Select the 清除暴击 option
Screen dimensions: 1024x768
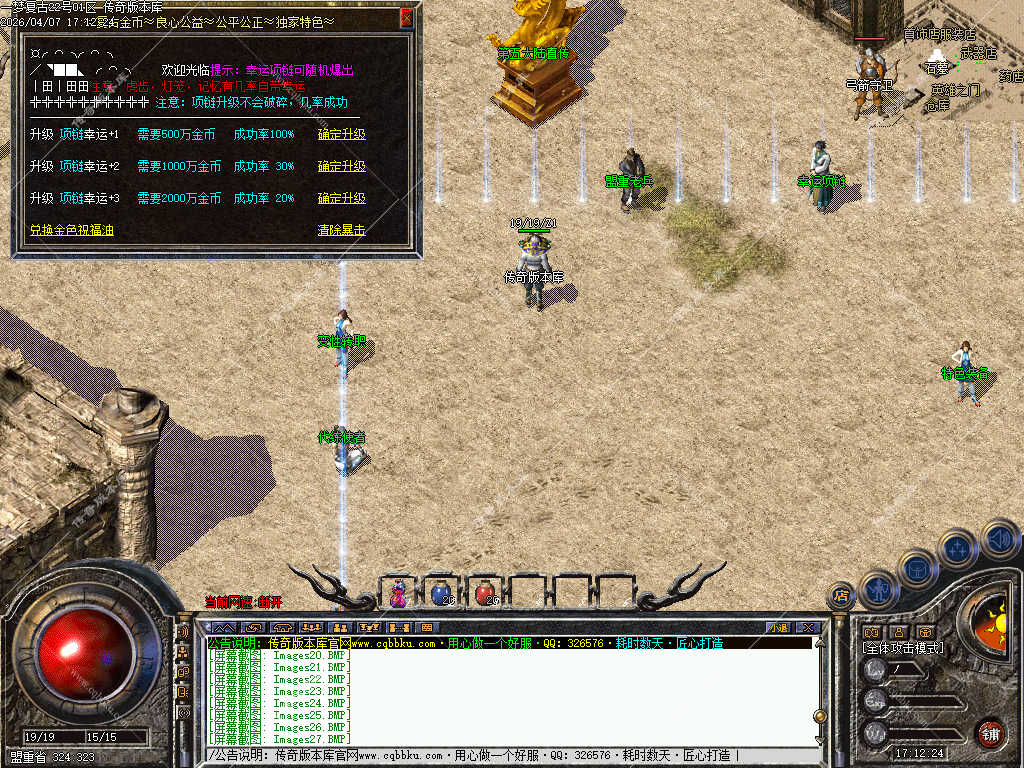(x=342, y=230)
